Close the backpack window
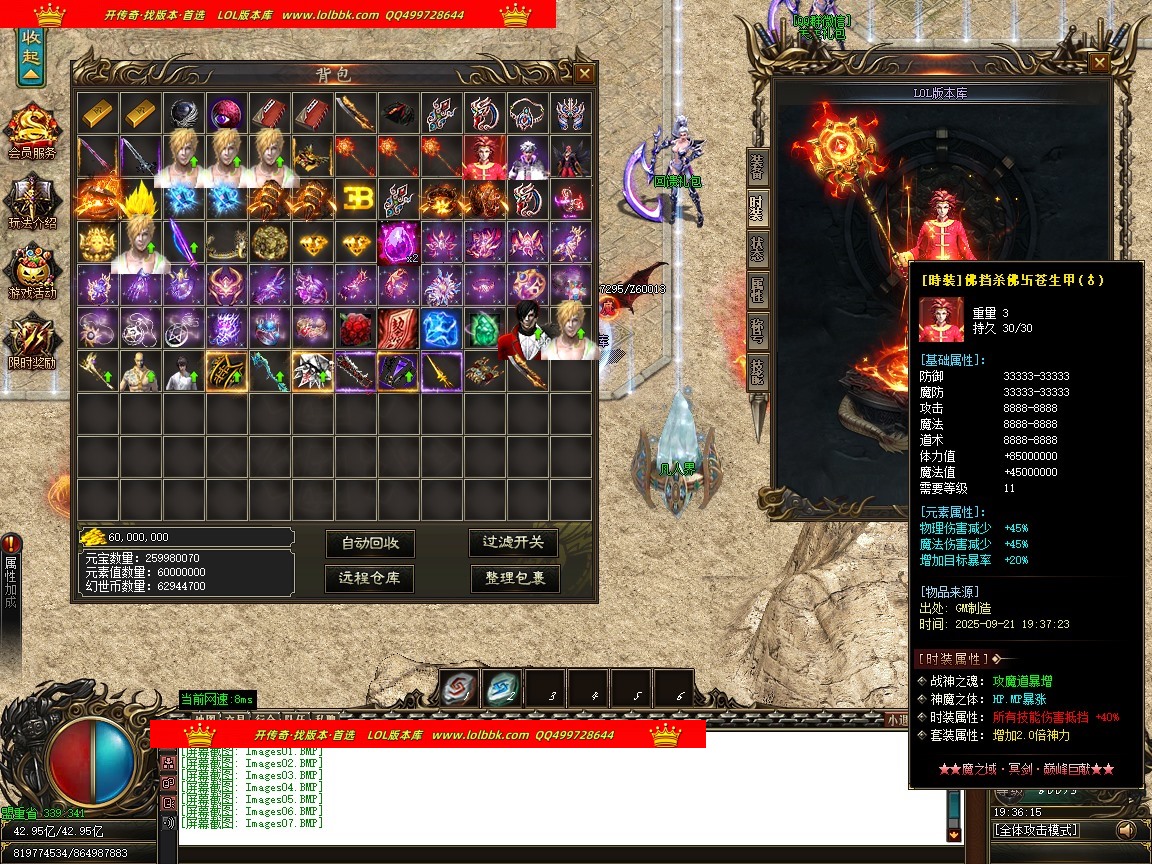This screenshot has height=864, width=1152. (584, 73)
